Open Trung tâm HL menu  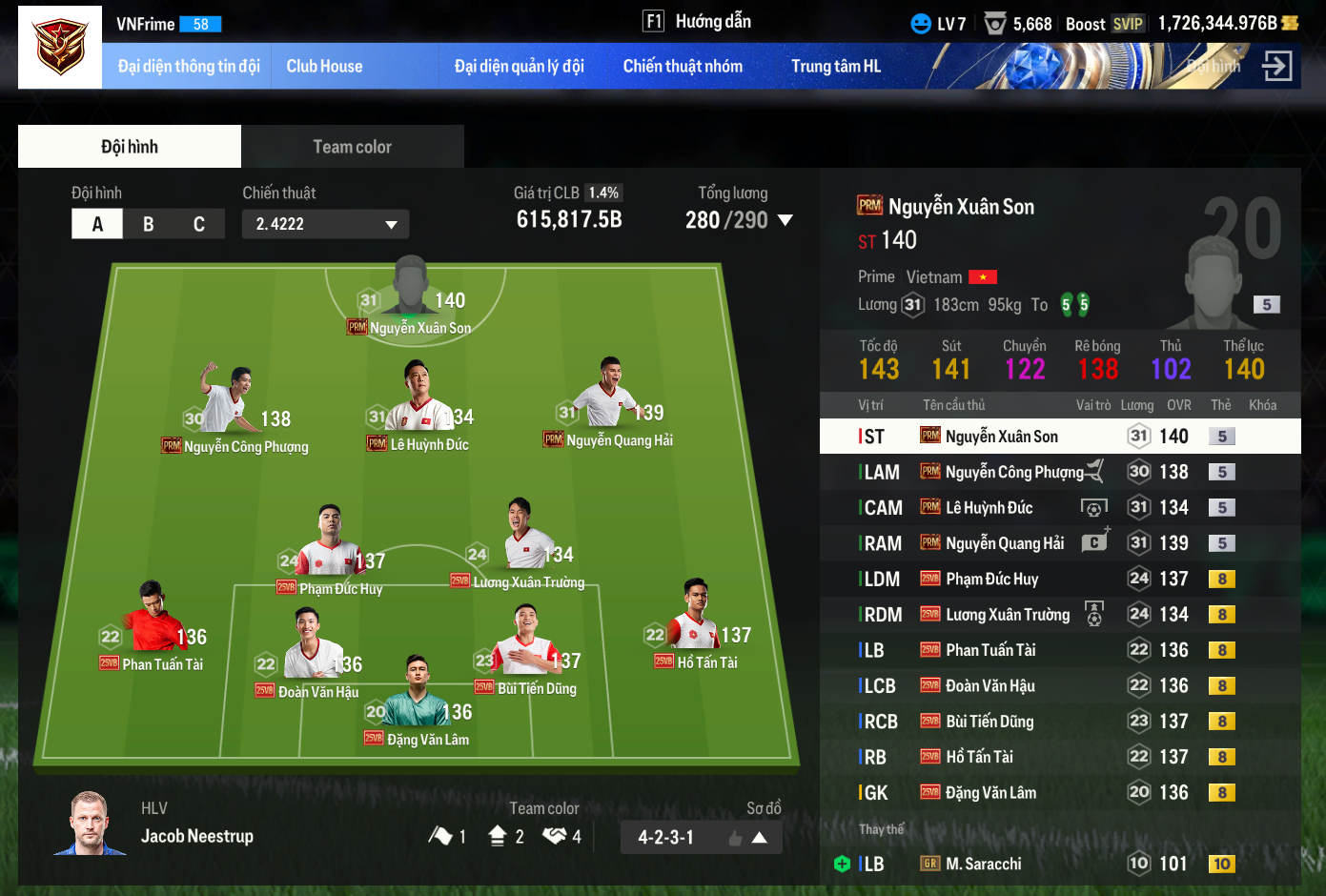click(835, 67)
